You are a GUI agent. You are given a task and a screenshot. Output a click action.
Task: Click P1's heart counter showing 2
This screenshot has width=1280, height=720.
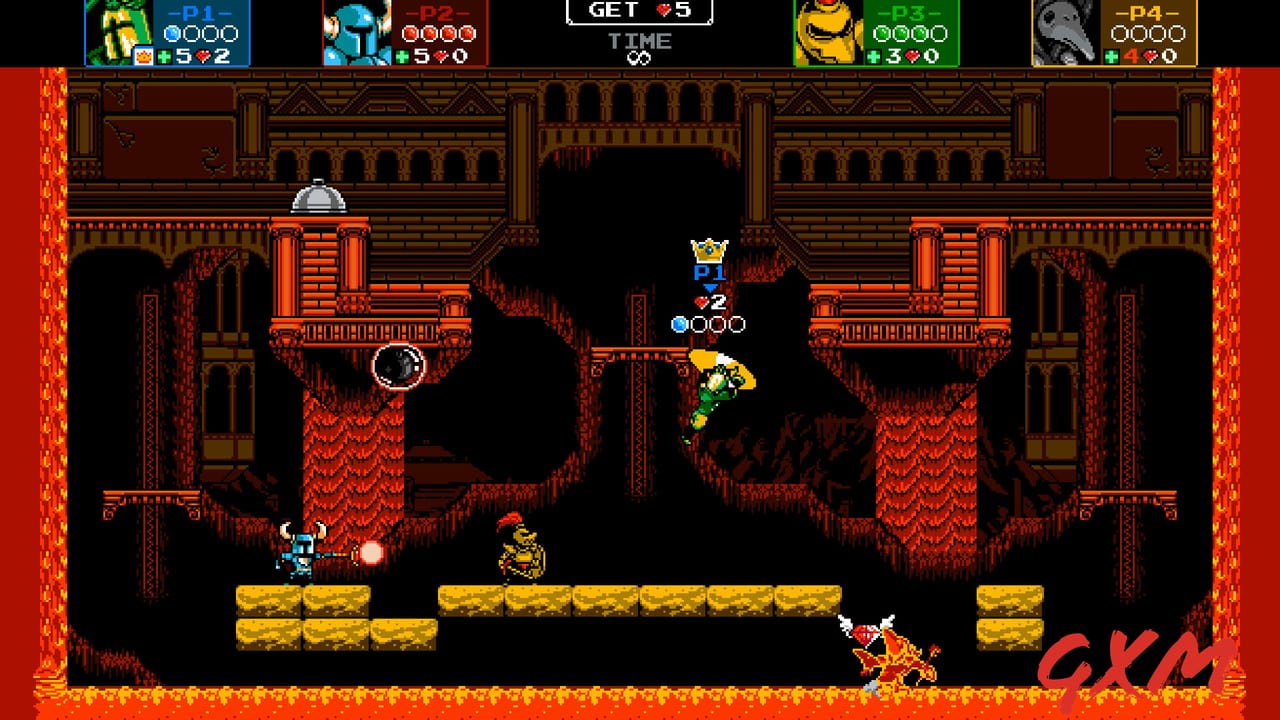point(708,301)
